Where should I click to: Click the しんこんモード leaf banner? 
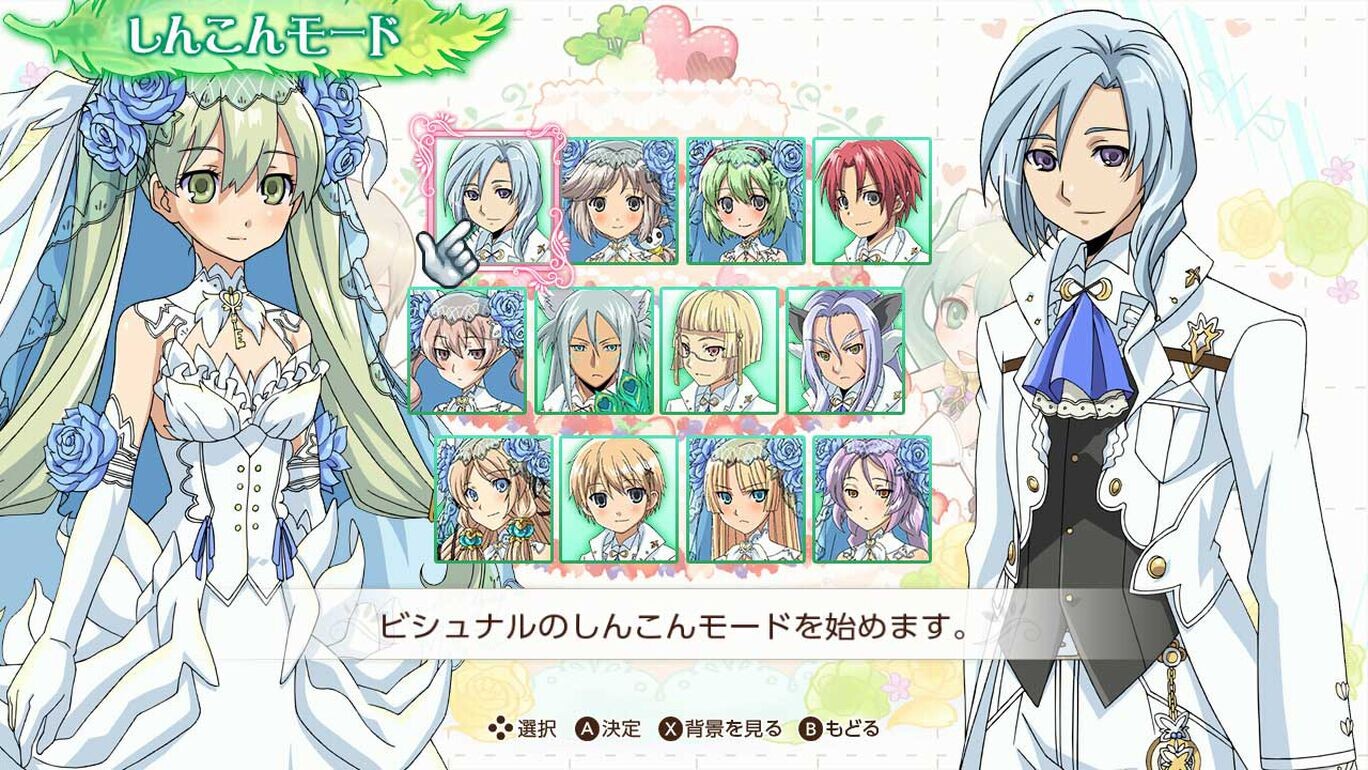pos(265,34)
